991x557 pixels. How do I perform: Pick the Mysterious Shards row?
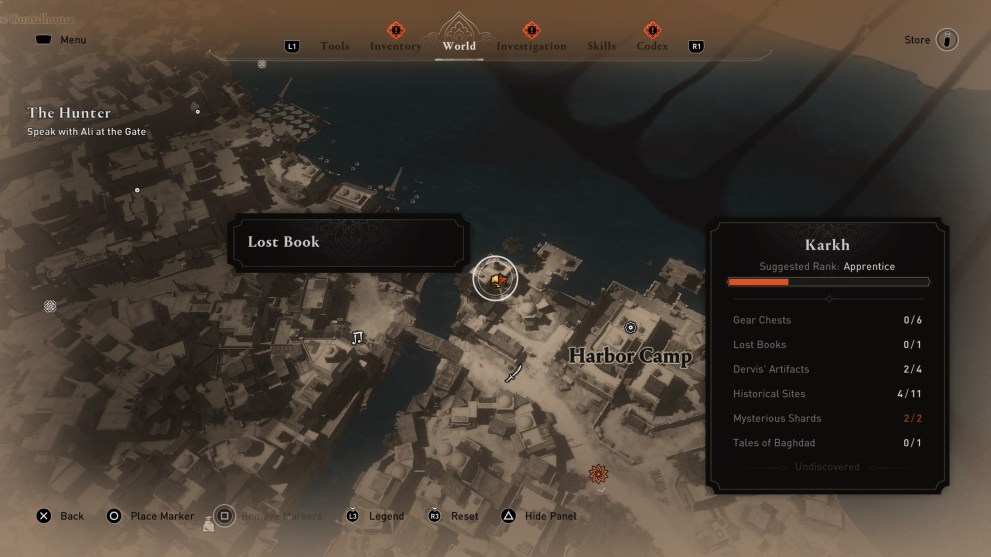(828, 418)
